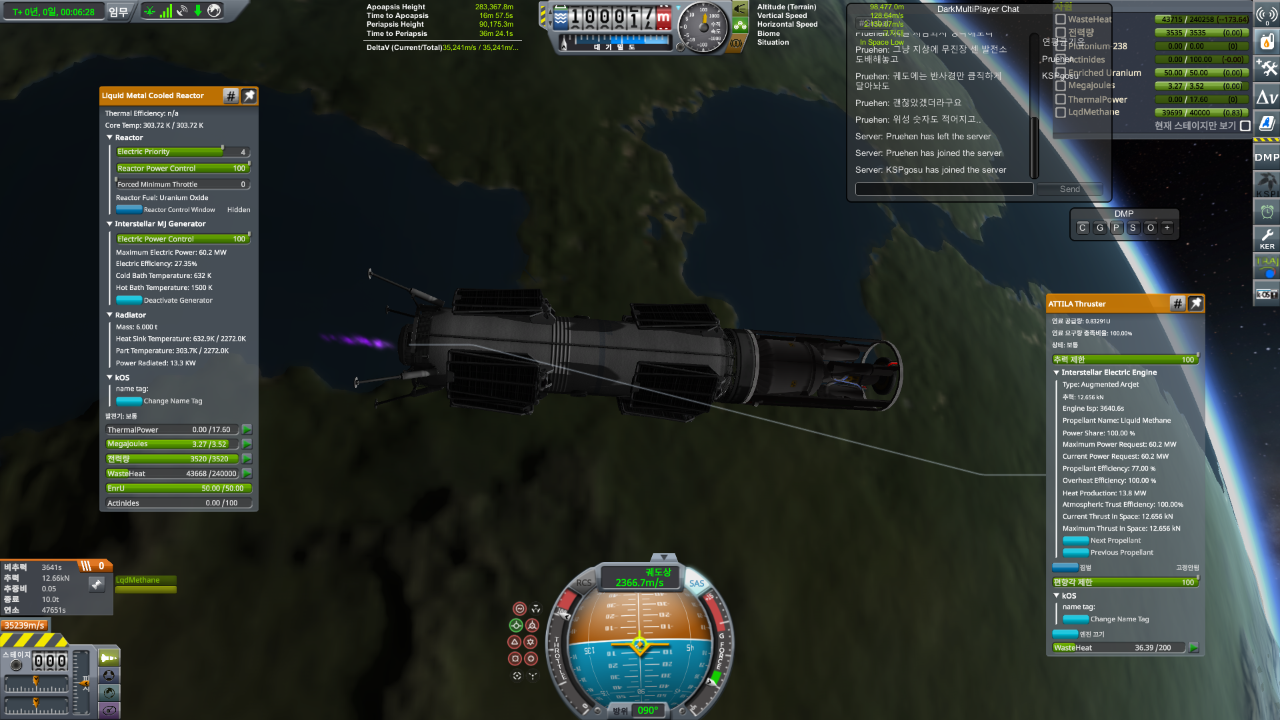Switch to Next Propellant on ATTILA Thruster
Screen dimensions: 1280x720
pyautogui.click(x=1075, y=540)
